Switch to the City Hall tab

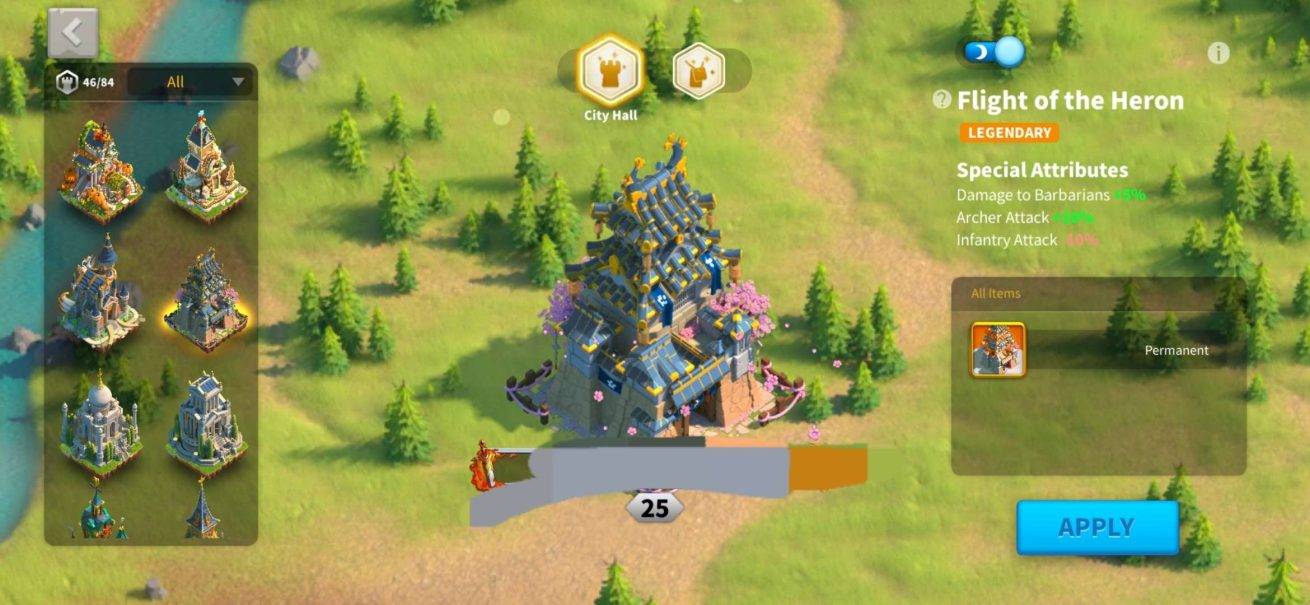[x=610, y=70]
